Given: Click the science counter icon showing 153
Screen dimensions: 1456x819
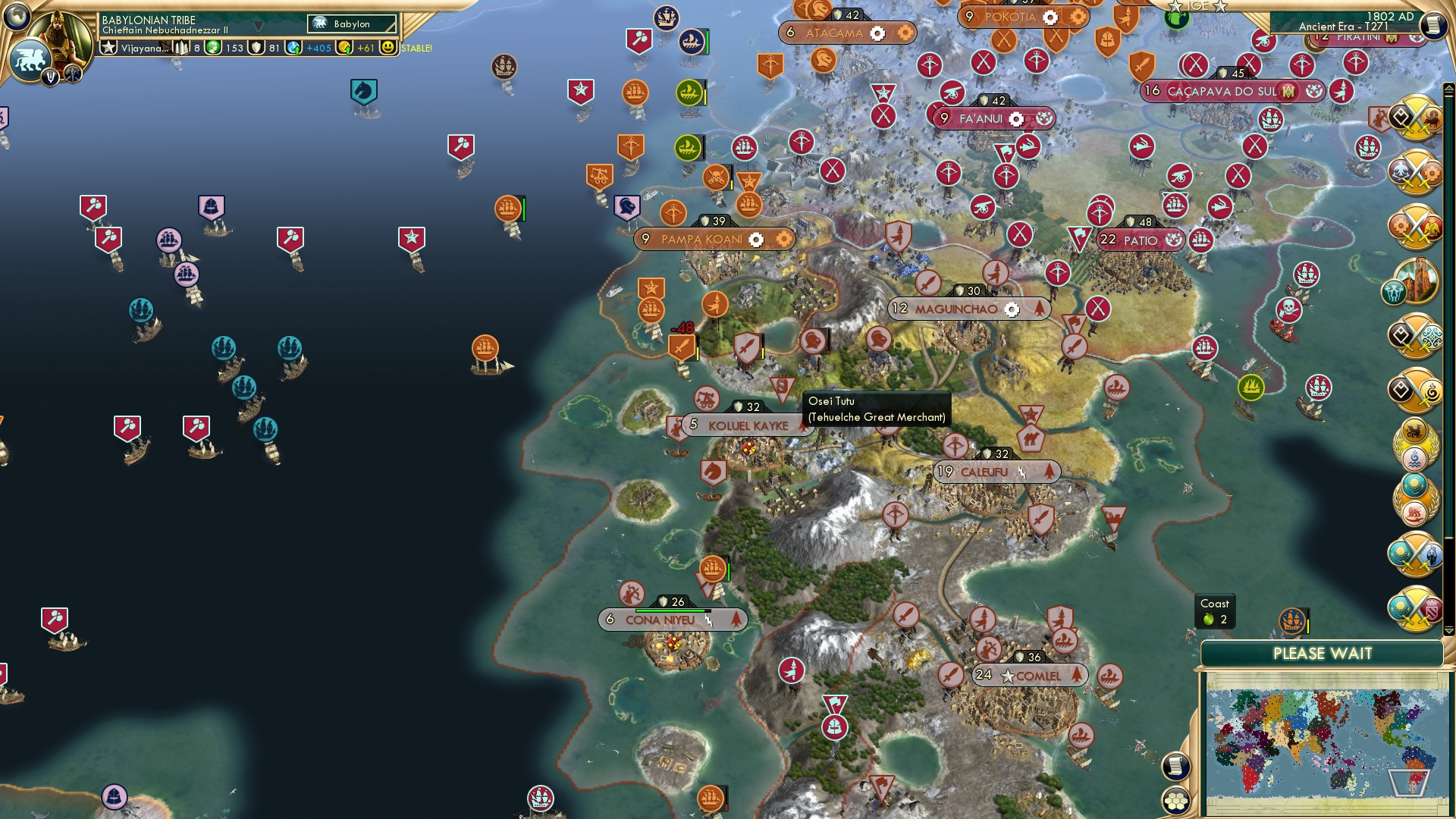Looking at the screenshot, I should (x=212, y=47).
